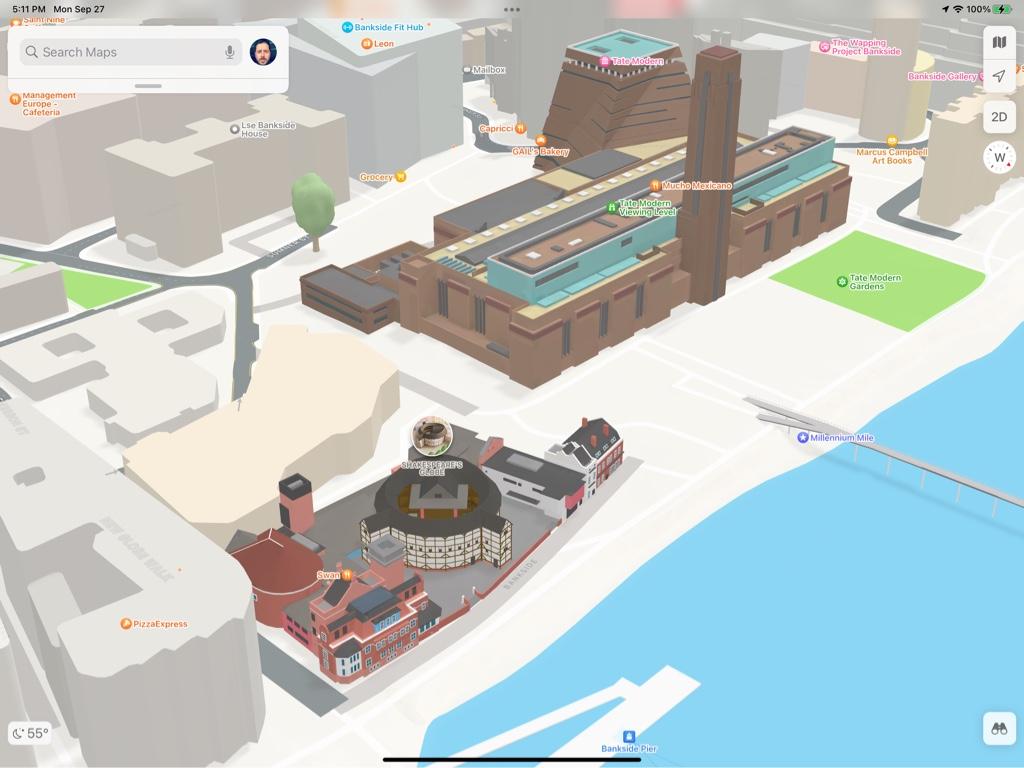Viewport: 1024px width, 768px height.
Task: Select the Bankside Pier ferry marker
Action: [629, 736]
